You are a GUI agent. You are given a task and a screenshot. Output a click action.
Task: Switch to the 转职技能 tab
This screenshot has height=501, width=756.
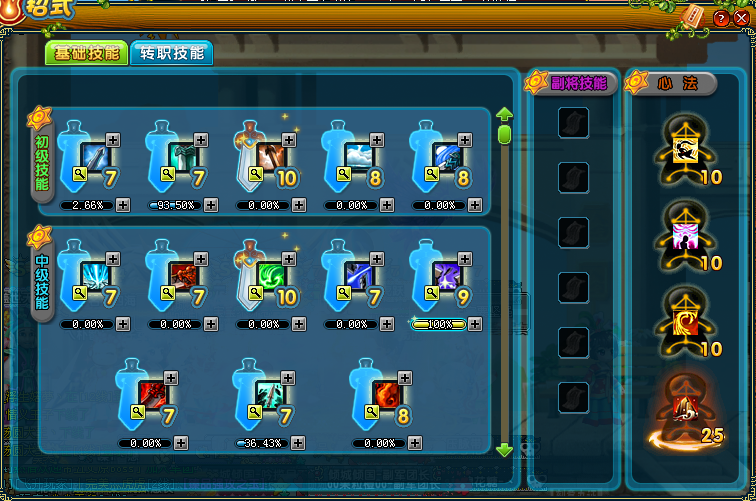(171, 53)
